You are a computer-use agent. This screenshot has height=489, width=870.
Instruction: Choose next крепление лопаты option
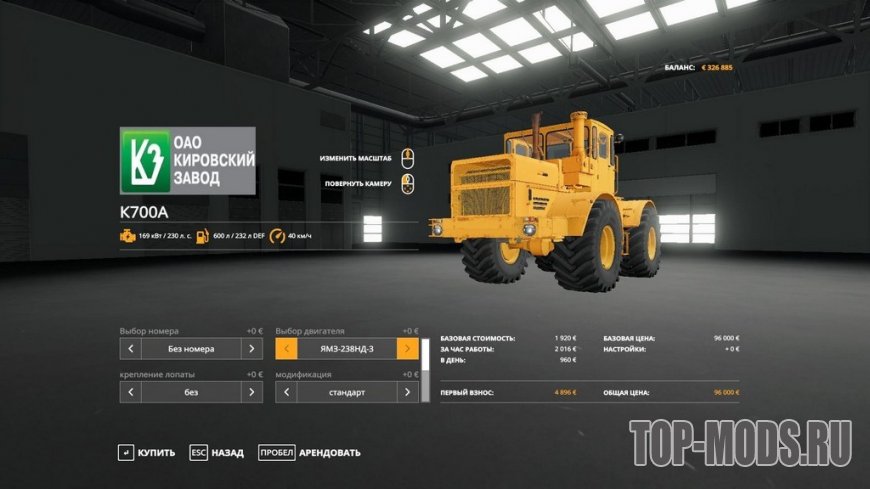pyautogui.click(x=252, y=392)
